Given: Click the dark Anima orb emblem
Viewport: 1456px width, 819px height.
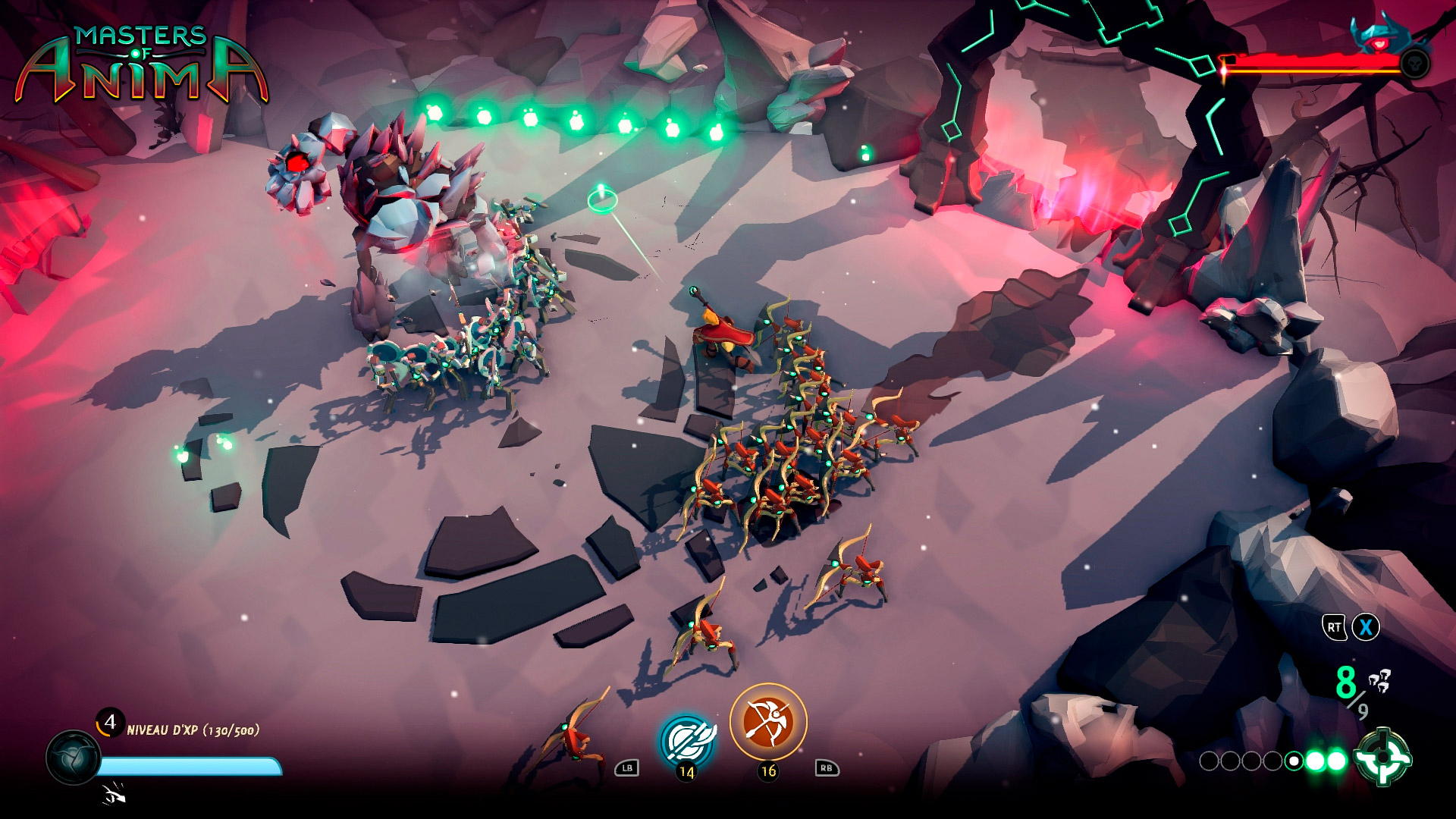Looking at the screenshot, I should tap(75, 758).
